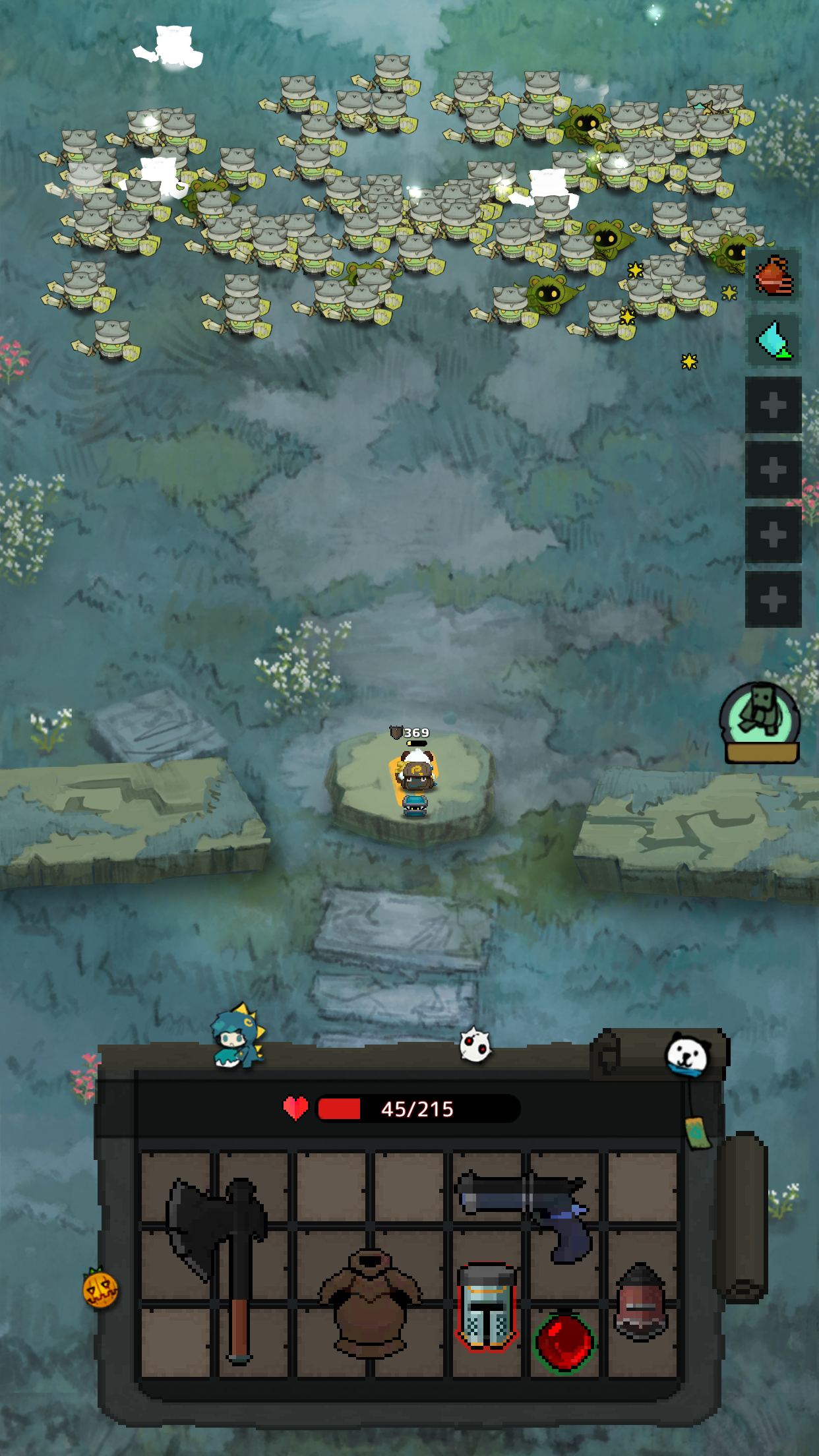Click the red ruby gem item
The width and height of the screenshot is (819, 1456).
(564, 1341)
